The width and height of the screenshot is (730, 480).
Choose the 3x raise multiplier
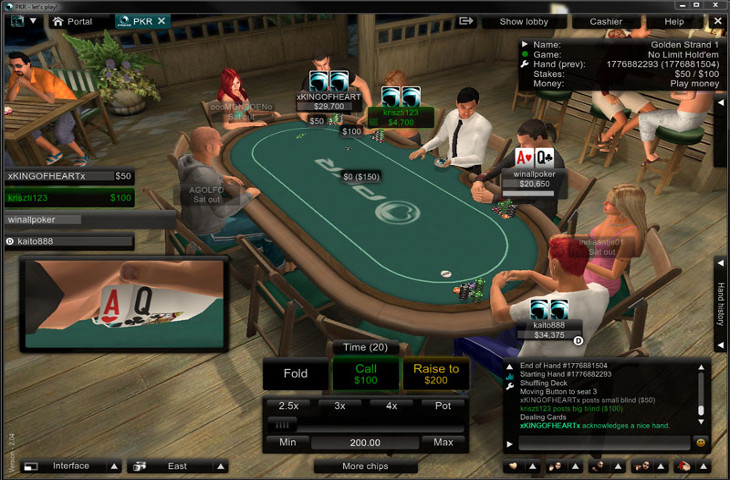(x=340, y=406)
